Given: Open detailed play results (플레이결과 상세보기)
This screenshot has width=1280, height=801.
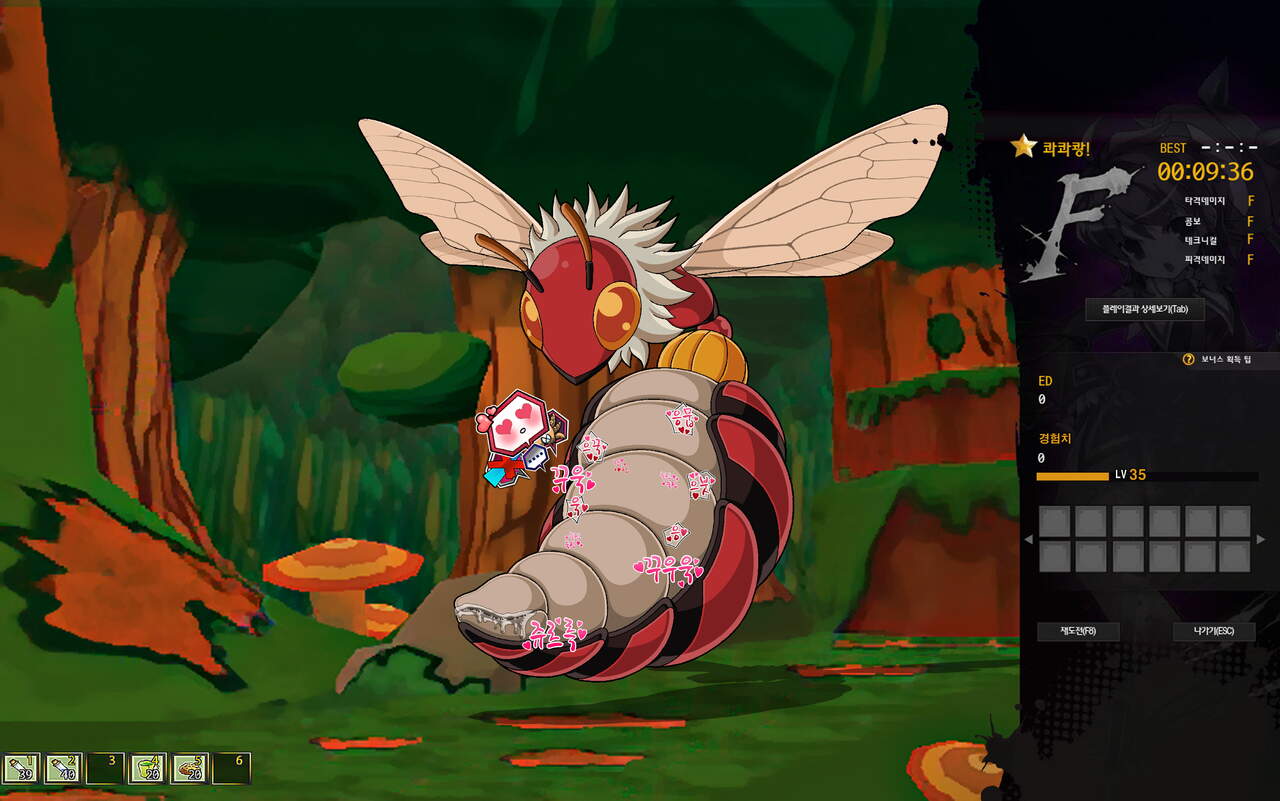Looking at the screenshot, I should [x=1144, y=309].
